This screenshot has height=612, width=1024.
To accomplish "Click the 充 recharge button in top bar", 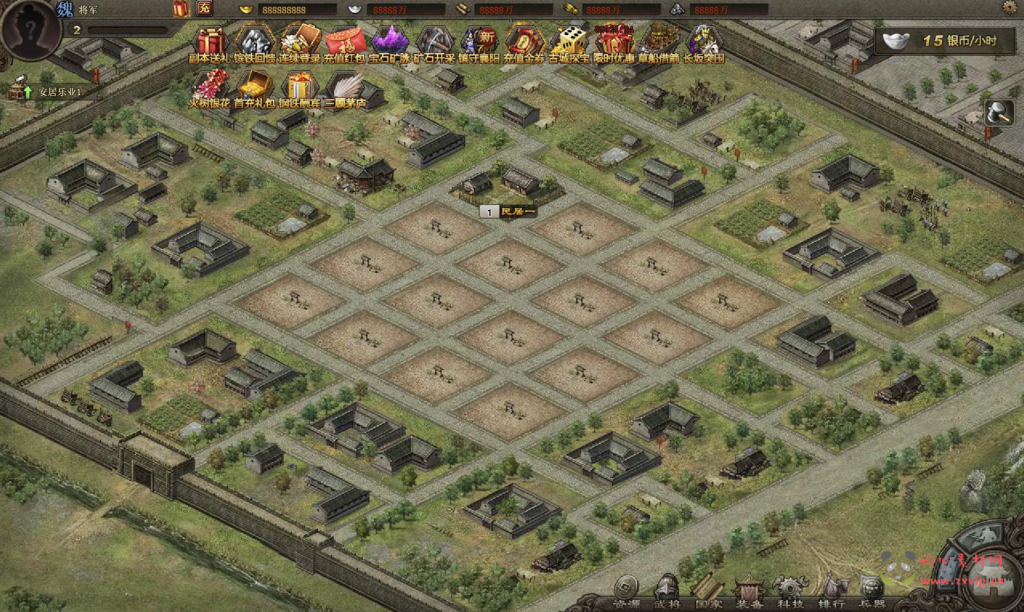I will (x=204, y=9).
